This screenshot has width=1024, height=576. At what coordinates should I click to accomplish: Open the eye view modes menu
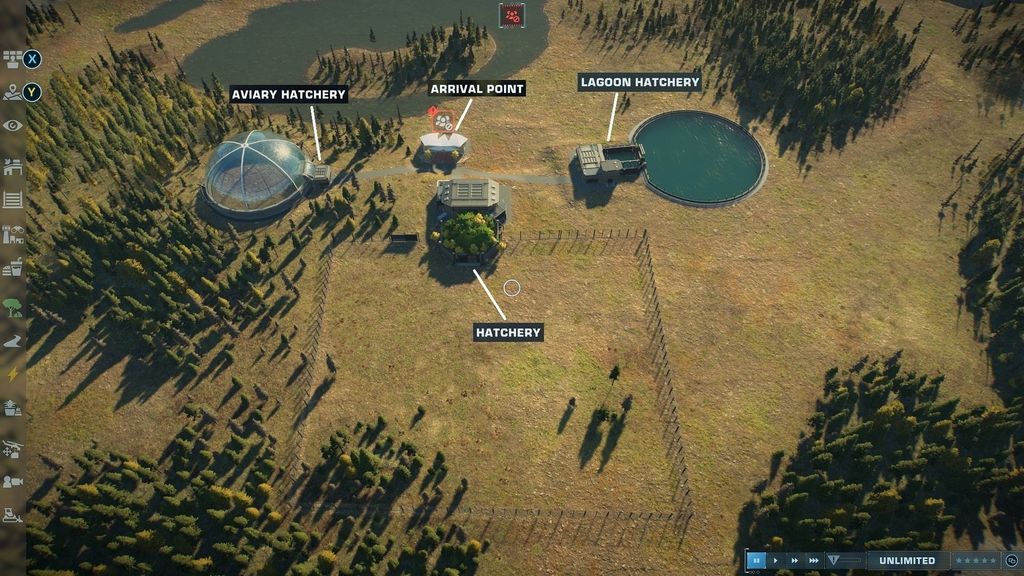pyautogui.click(x=12, y=125)
